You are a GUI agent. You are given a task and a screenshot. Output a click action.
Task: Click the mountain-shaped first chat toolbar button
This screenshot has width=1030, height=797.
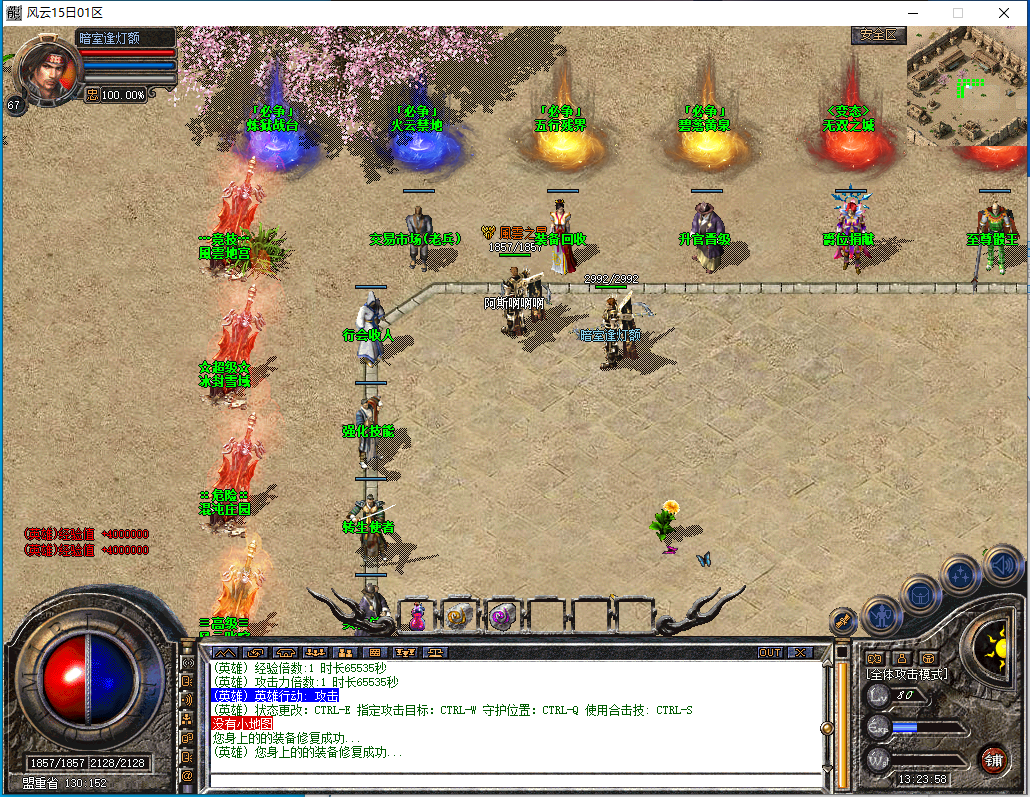pos(225,652)
